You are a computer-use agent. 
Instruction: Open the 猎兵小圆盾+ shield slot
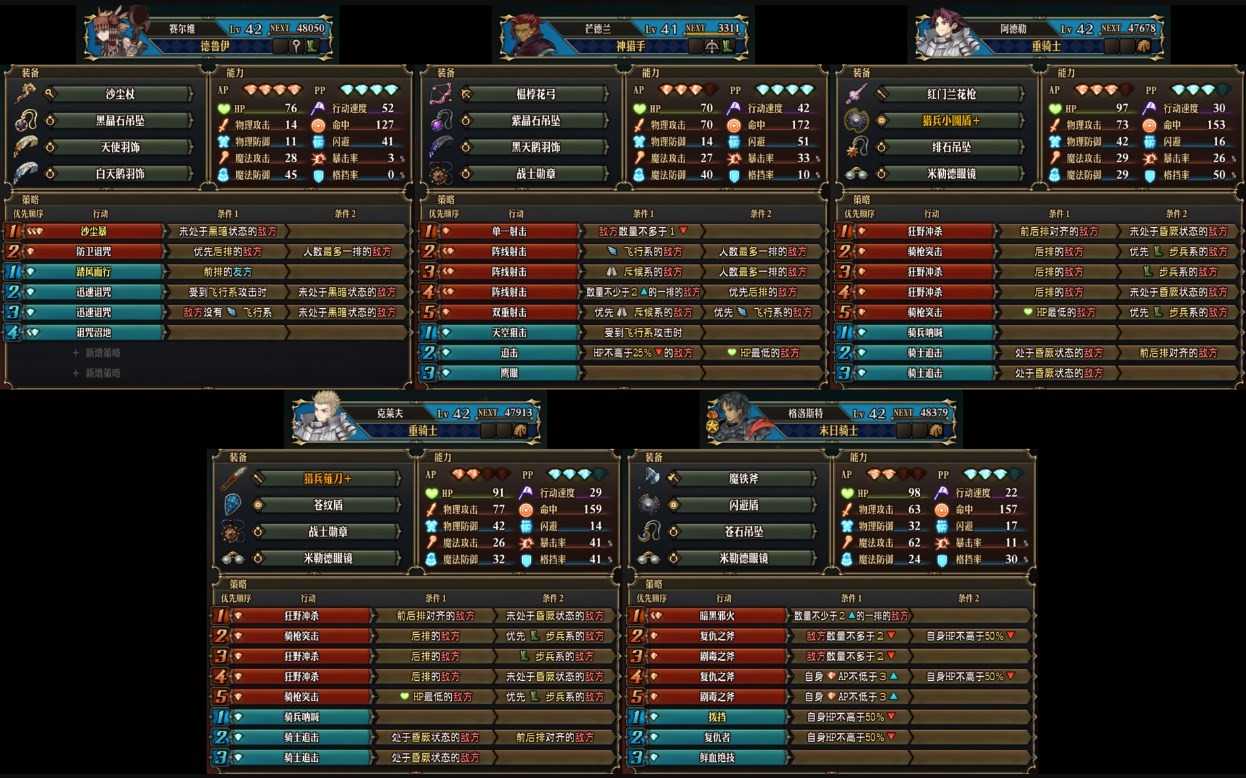(950, 121)
